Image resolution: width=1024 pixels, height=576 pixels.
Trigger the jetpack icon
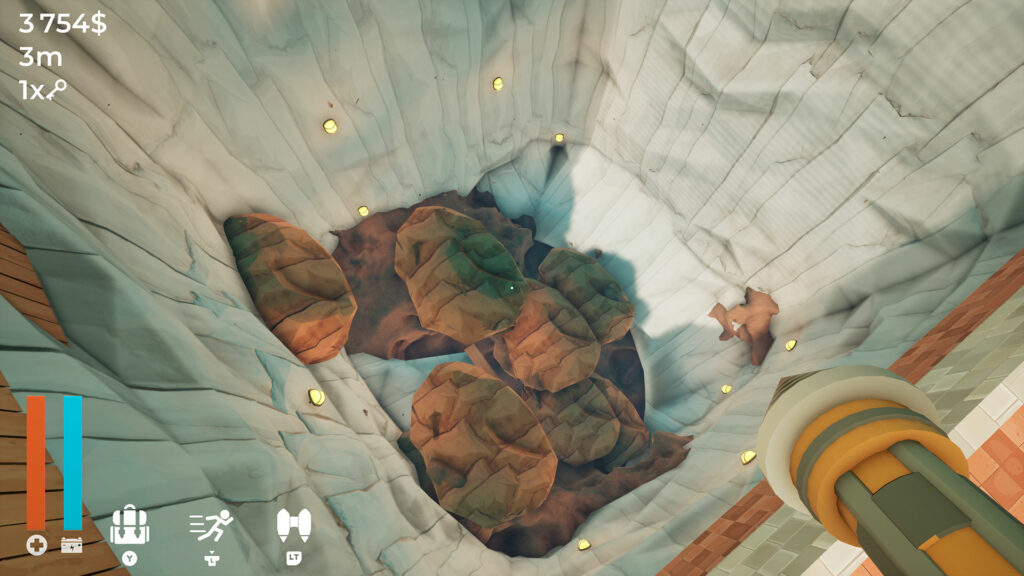[x=293, y=525]
